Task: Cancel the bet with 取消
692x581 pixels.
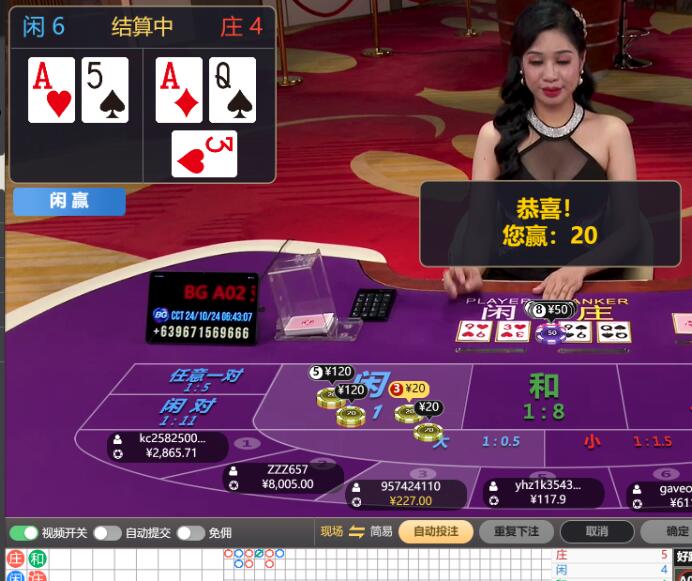Action: click(x=596, y=532)
